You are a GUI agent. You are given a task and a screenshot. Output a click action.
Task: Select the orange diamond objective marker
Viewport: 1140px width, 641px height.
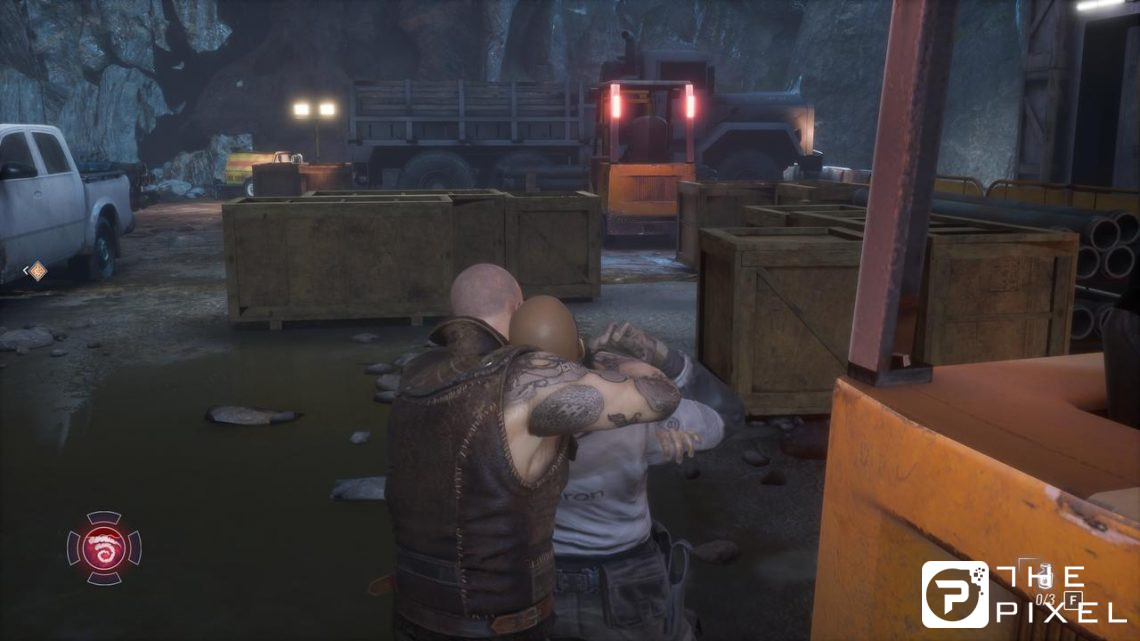pos(36,270)
